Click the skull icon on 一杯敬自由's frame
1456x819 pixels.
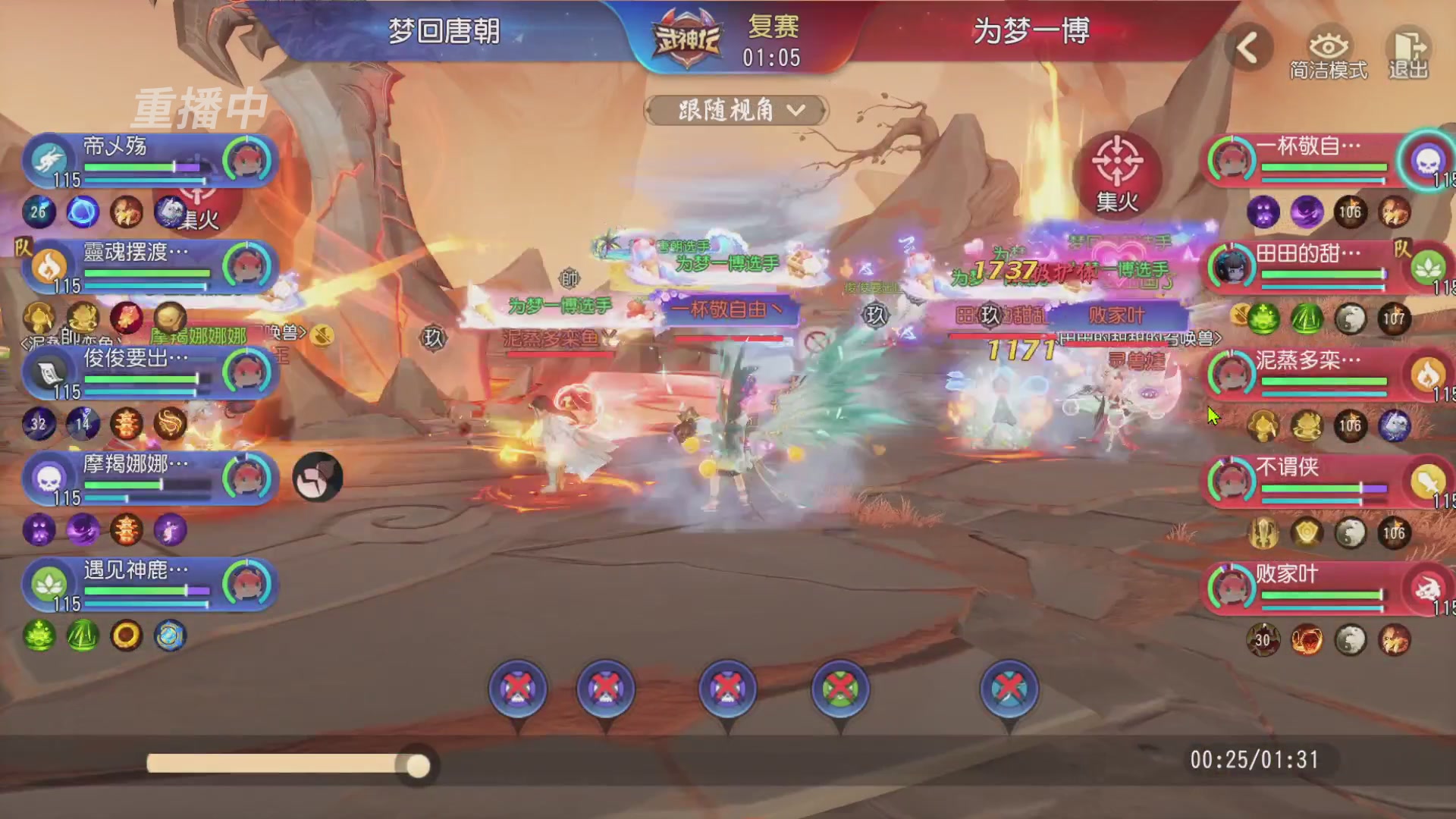click(x=1429, y=162)
